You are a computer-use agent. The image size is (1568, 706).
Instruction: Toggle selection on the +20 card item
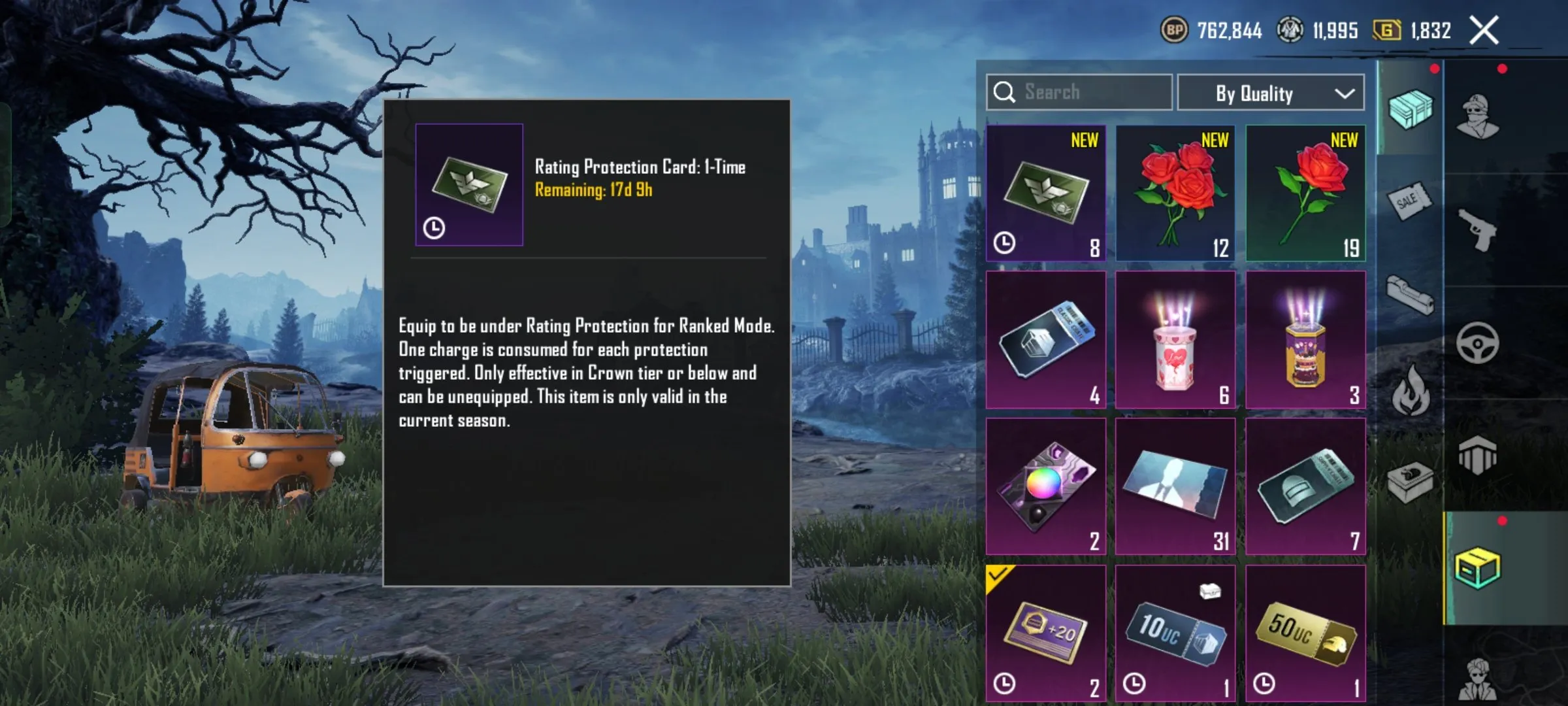1044,631
